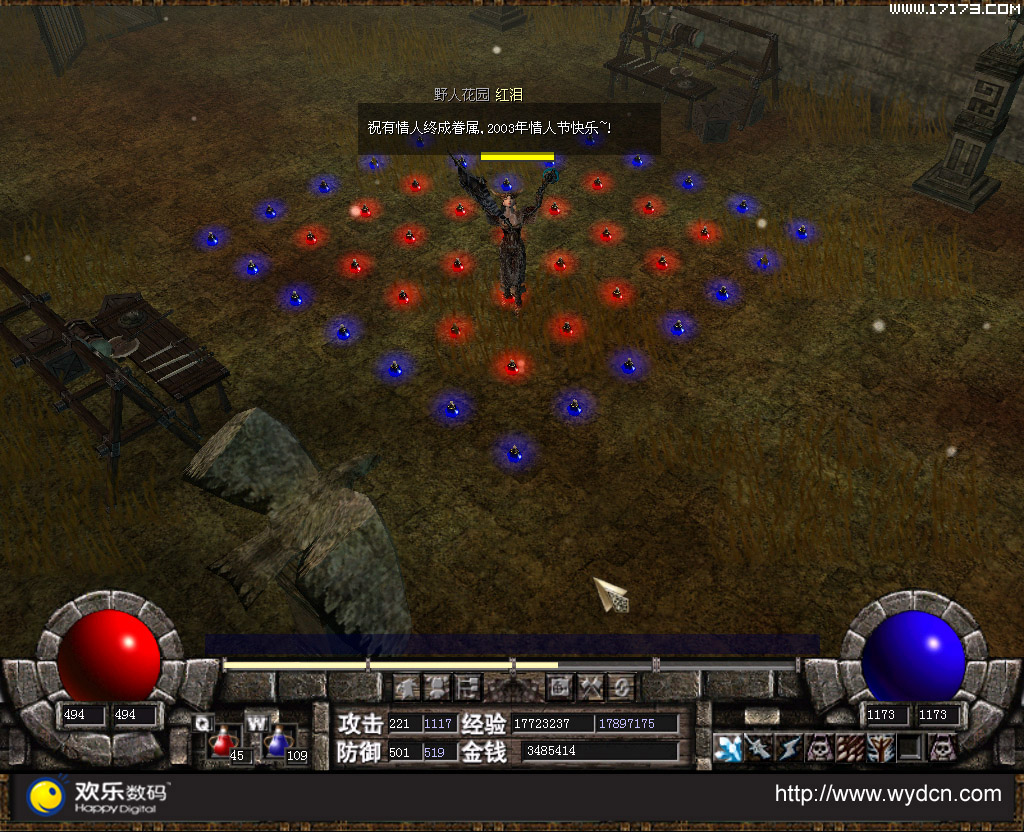
Task: Open the chain link menu button
Action: click(x=622, y=687)
